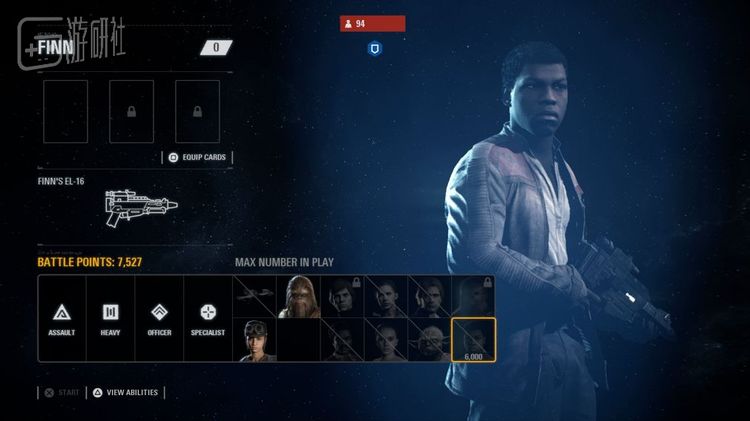Select the Yoda hero portrait

(429, 340)
